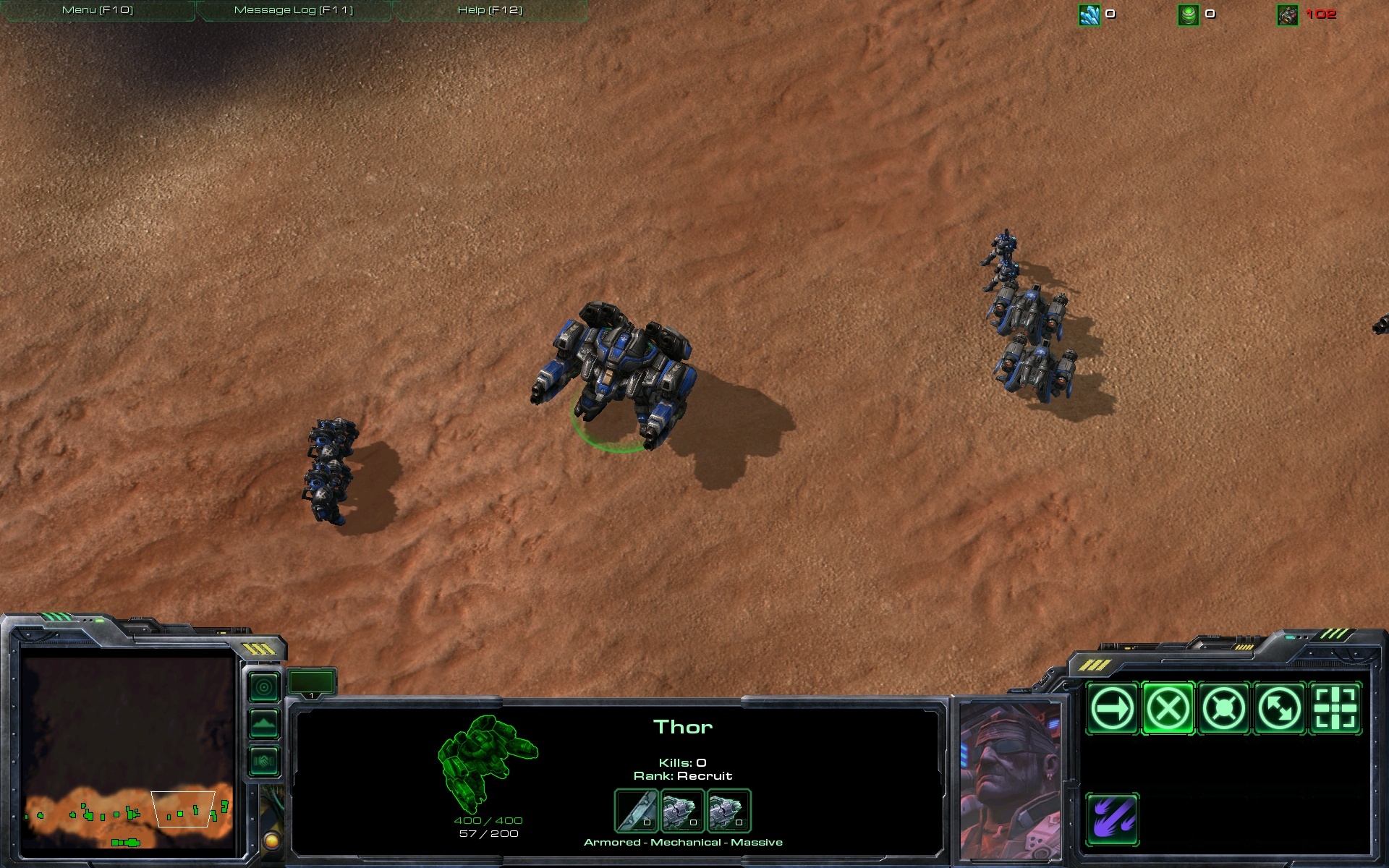Toggle camera-follow mode beside the minimap

[263, 686]
